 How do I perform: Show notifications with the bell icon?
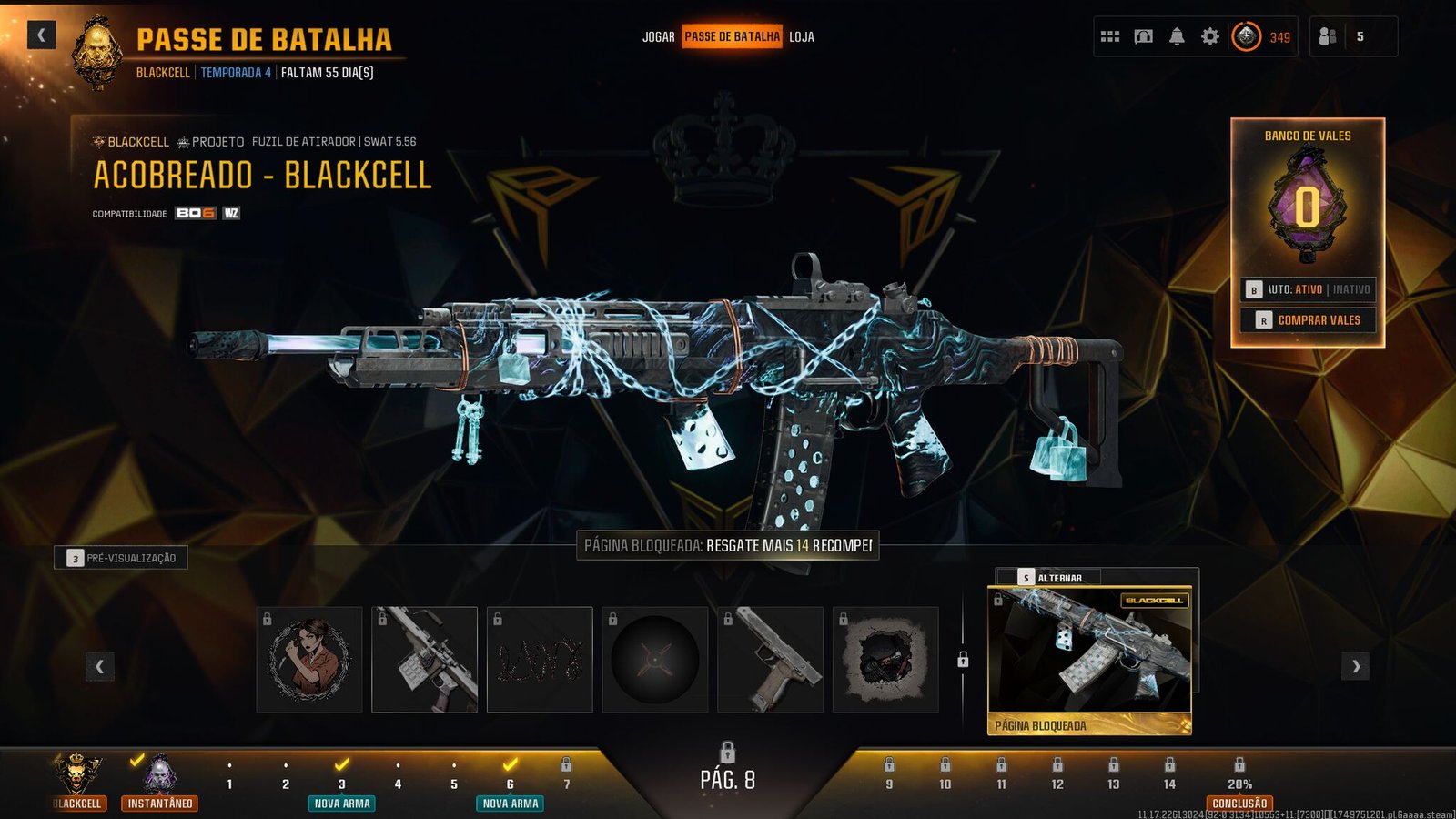(x=1177, y=37)
